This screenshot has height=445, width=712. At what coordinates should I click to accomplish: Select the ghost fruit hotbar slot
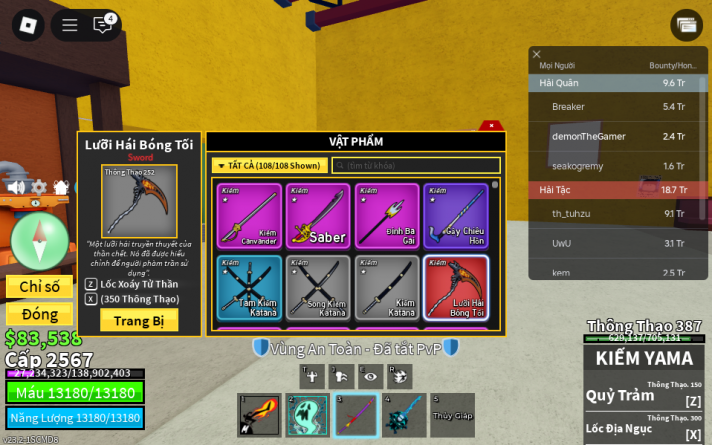(307, 415)
